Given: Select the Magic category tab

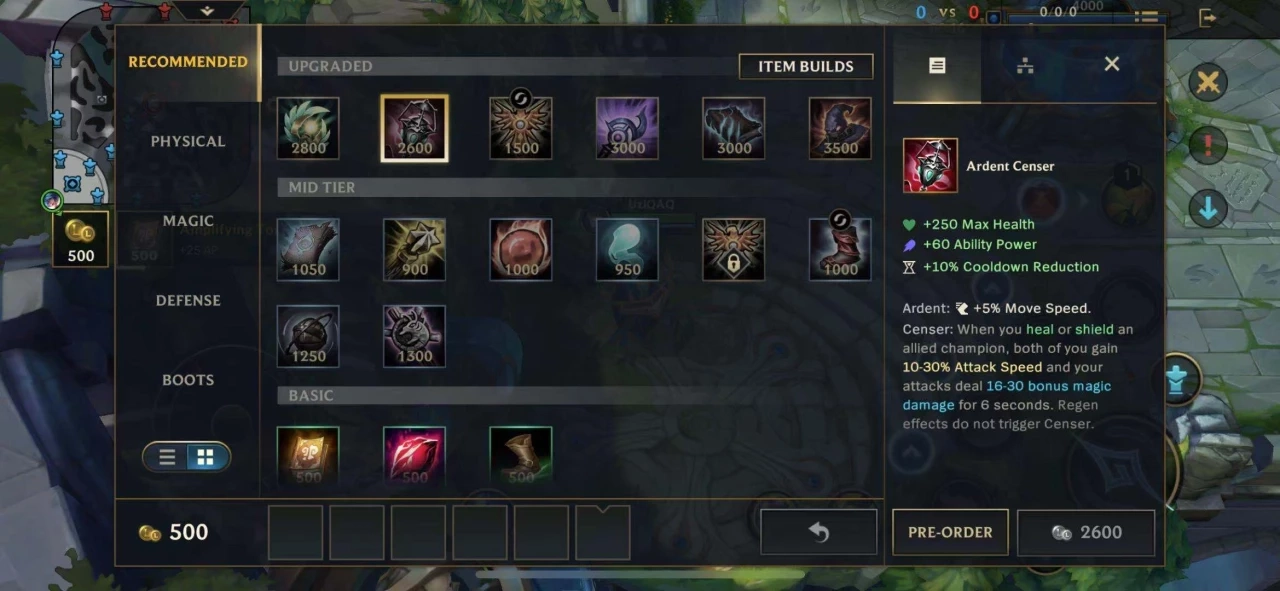Looking at the screenshot, I should coord(188,221).
